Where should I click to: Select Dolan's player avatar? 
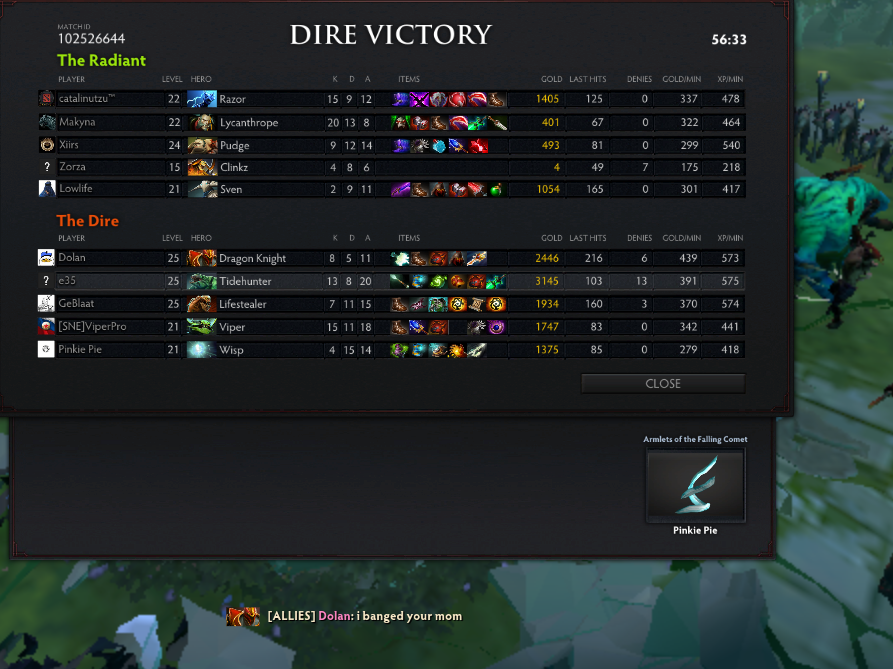click(46, 258)
